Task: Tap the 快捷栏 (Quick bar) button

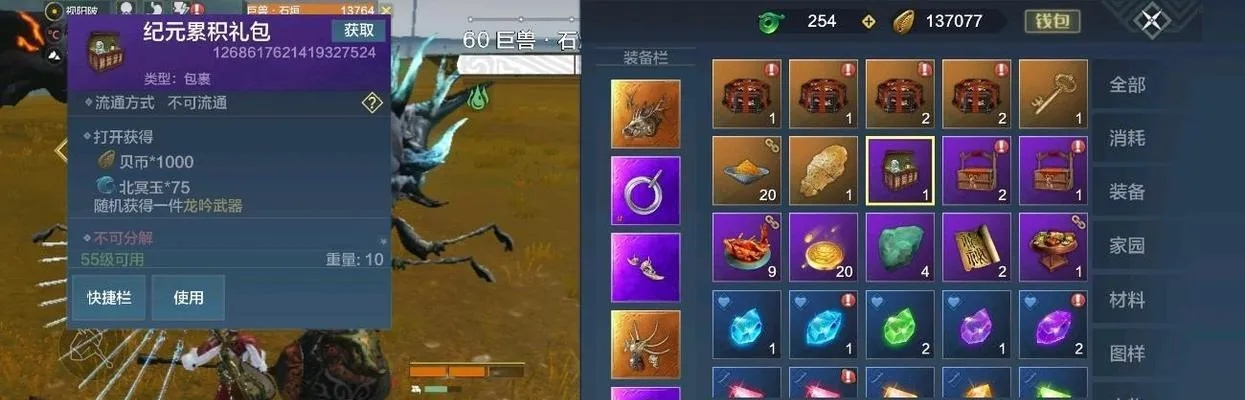Action: pyautogui.click(x=109, y=297)
